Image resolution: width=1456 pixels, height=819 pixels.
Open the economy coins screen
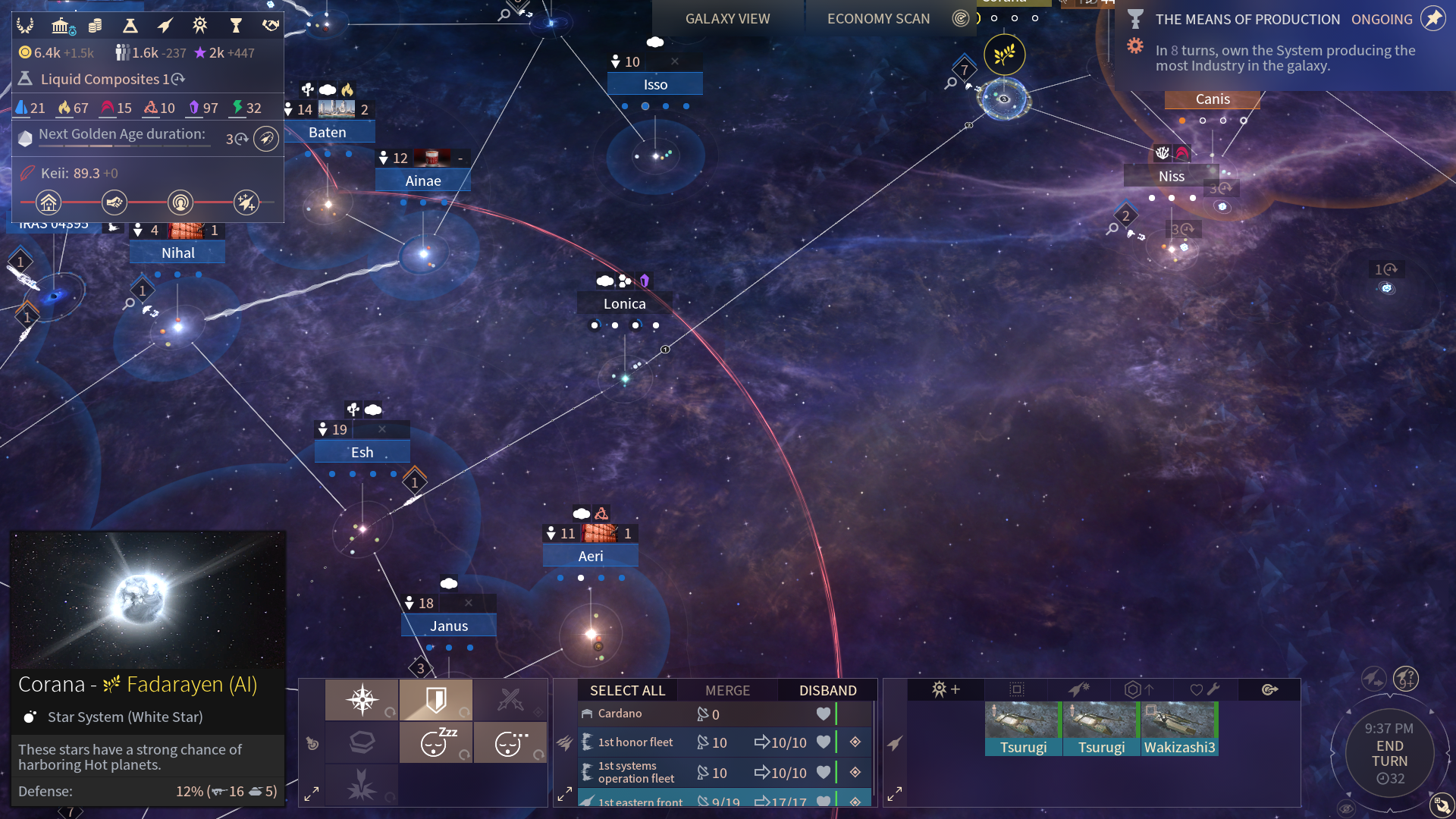click(95, 26)
